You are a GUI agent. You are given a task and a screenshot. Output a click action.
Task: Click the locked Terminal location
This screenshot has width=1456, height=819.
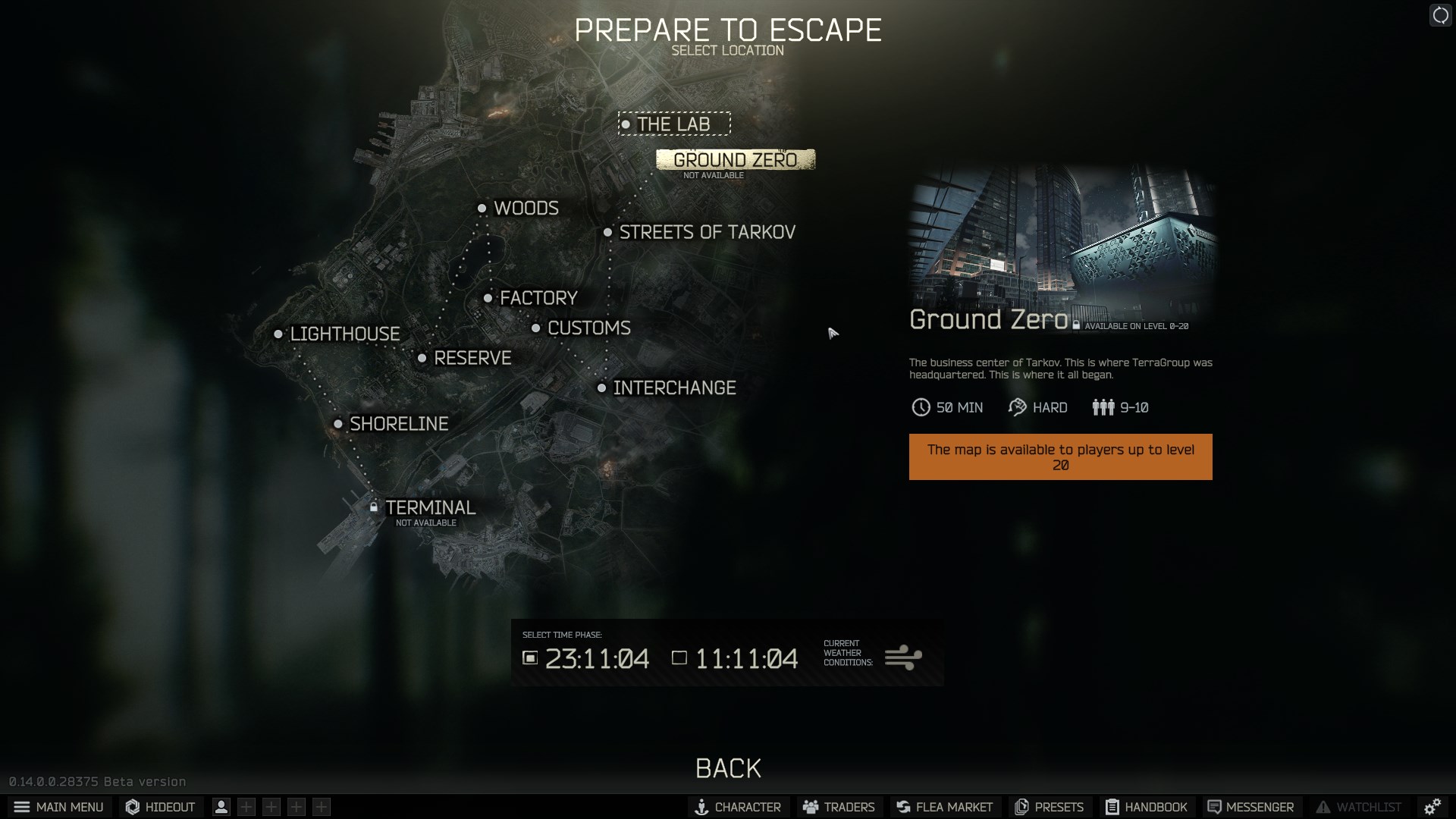(x=429, y=507)
